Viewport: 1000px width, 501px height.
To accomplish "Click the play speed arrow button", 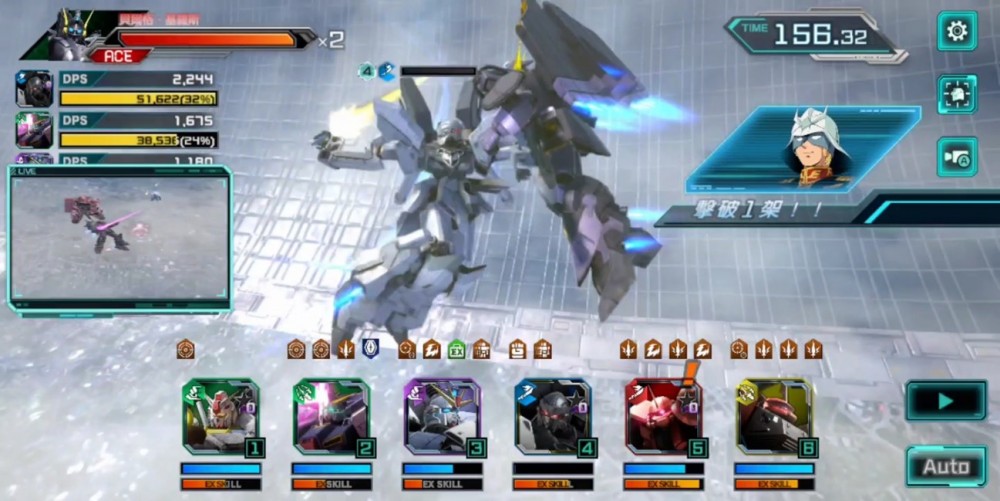I will [x=945, y=401].
